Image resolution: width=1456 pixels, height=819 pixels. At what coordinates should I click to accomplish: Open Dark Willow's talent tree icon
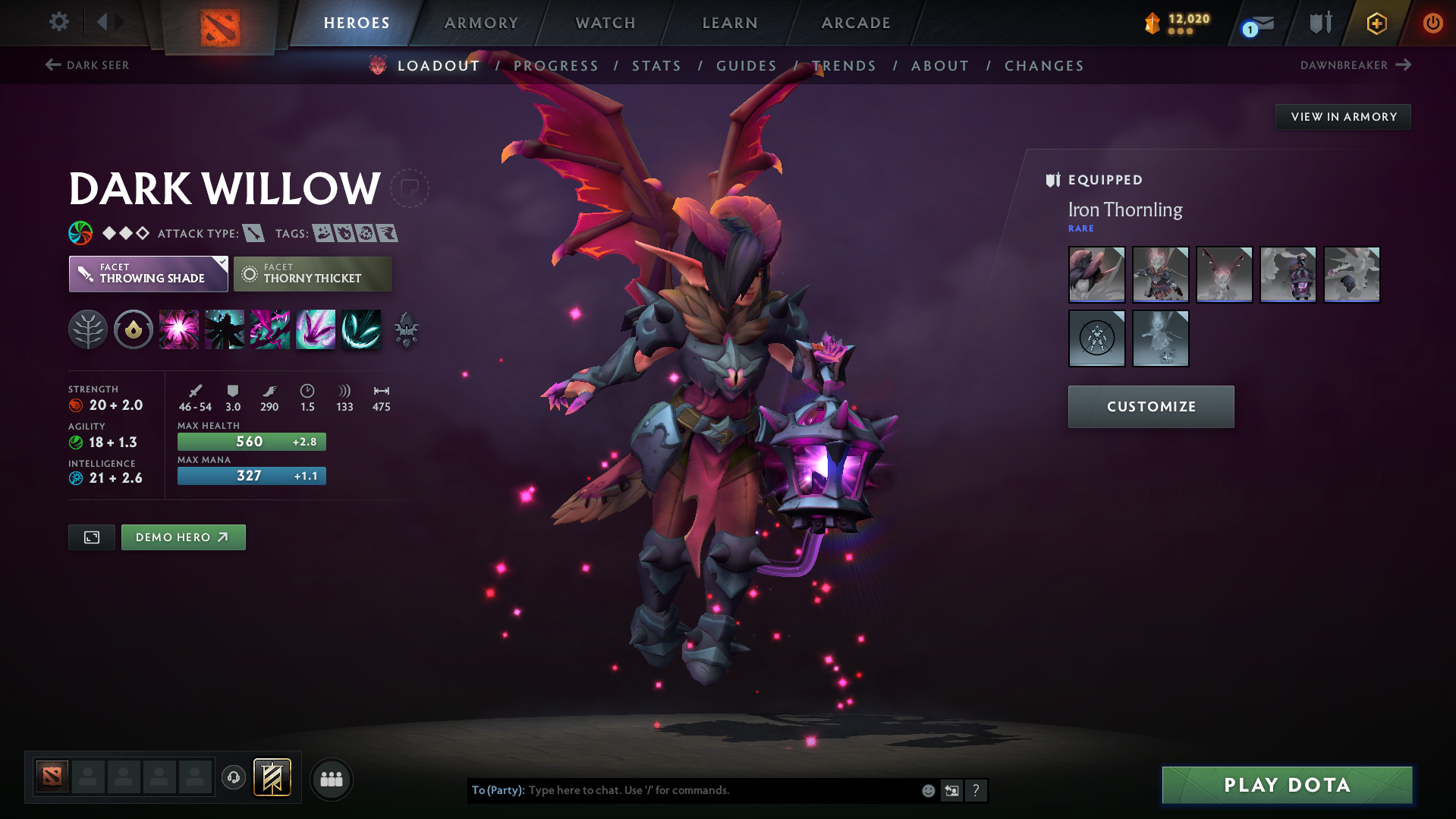pyautogui.click(x=87, y=329)
